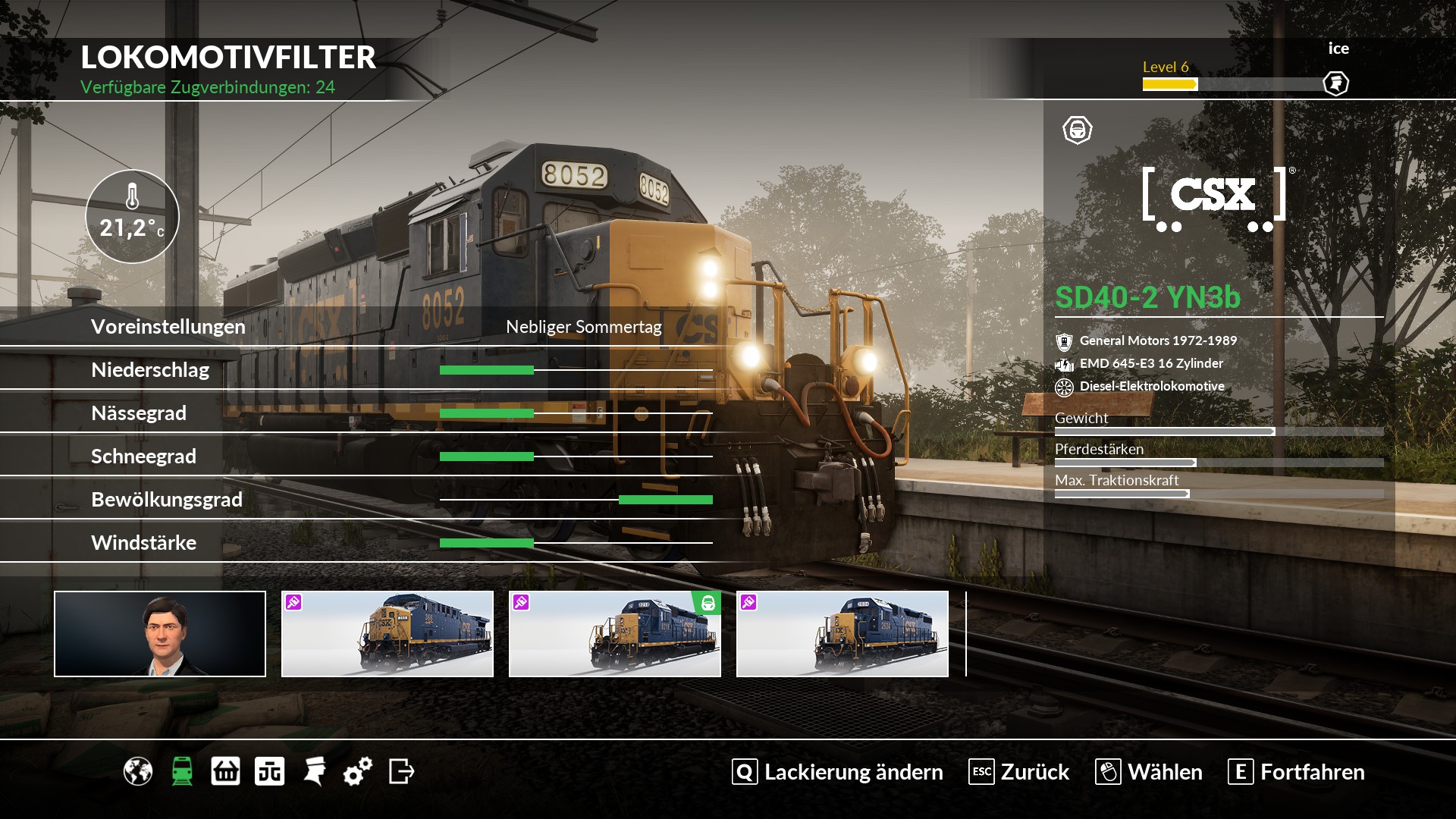Open the gears settings icon

point(358,772)
